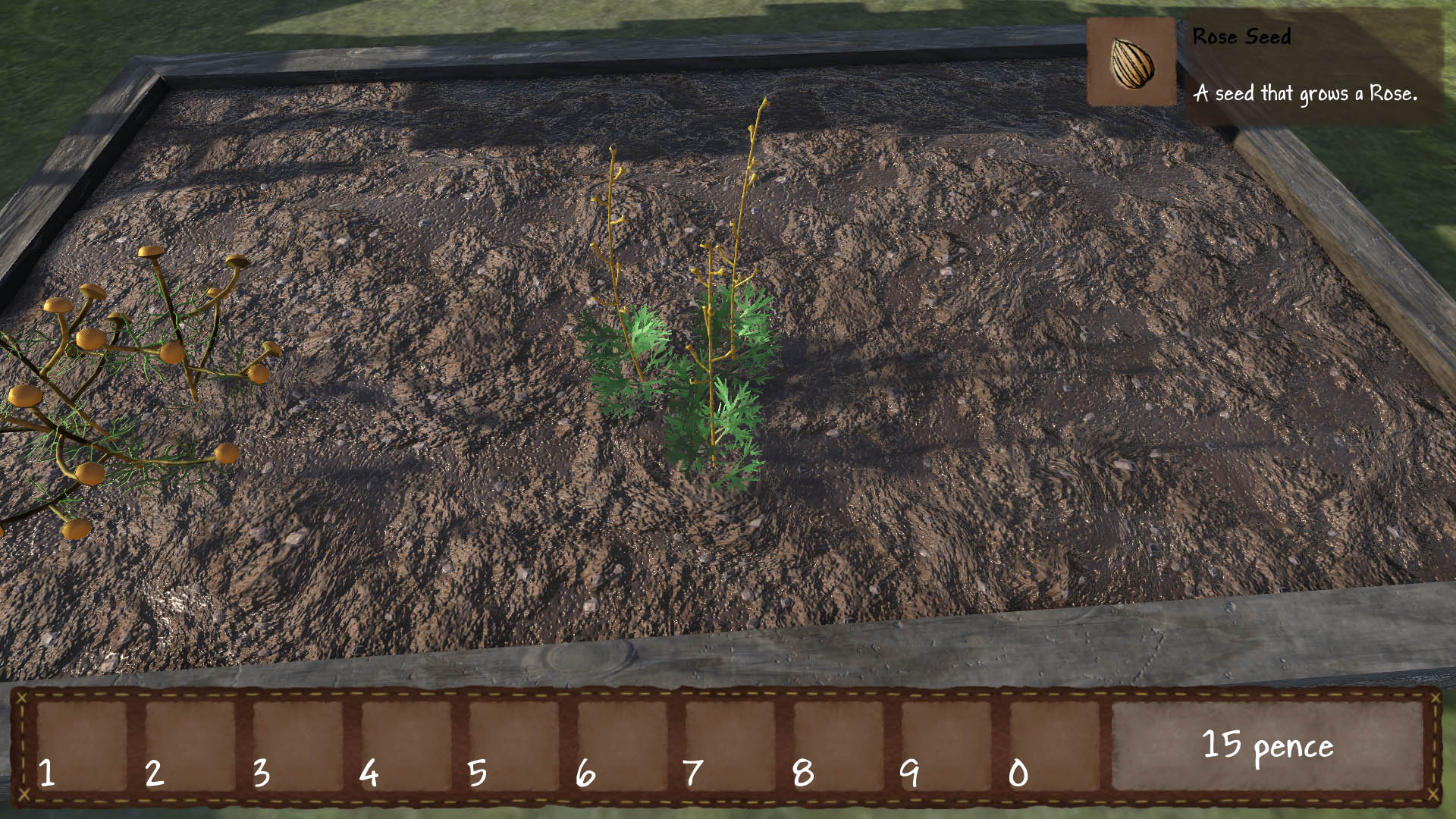The image size is (1456, 819).
Task: Select the hotbar slot marked 0
Action: coord(1054,745)
